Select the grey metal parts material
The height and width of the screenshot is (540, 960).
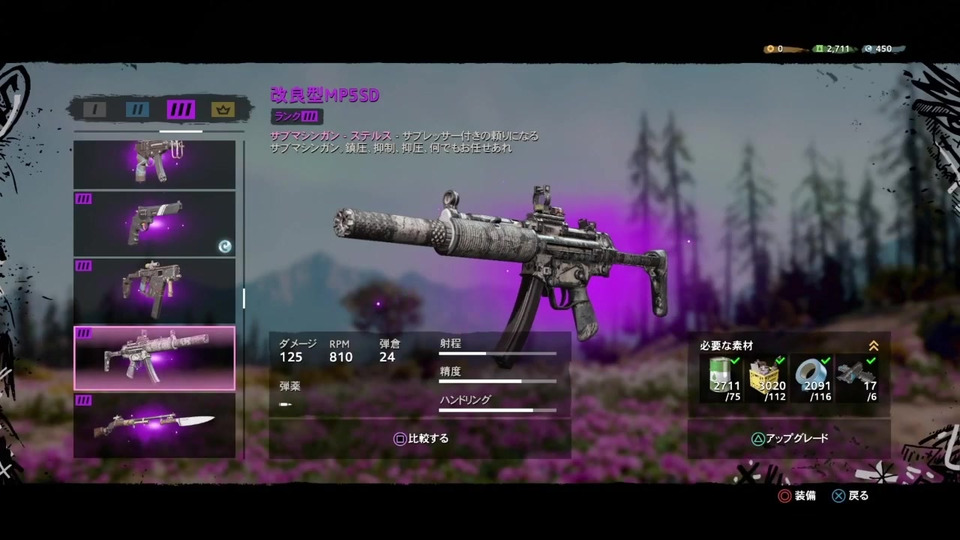[x=857, y=377]
